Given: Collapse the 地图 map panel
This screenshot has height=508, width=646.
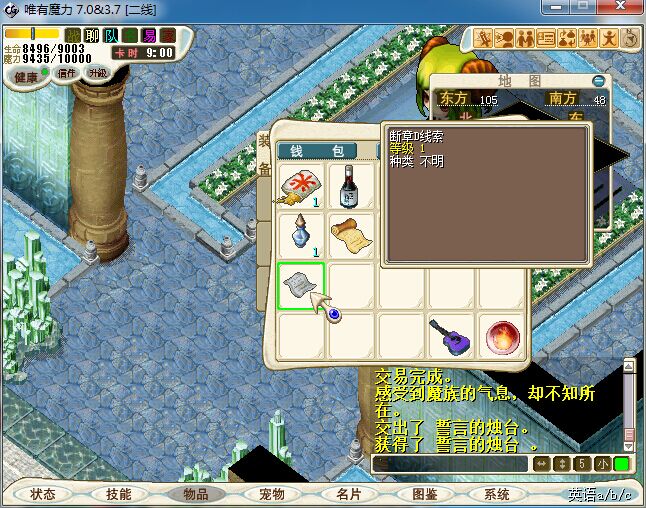Looking at the screenshot, I should pyautogui.click(x=598, y=80).
